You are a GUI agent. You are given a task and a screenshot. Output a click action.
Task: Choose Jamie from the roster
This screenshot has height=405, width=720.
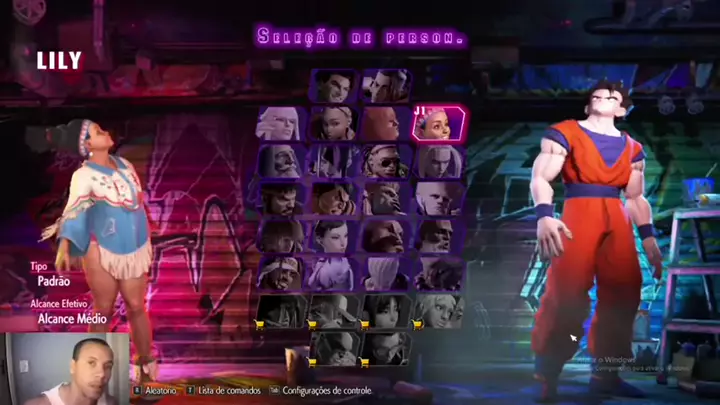[x=385, y=87]
